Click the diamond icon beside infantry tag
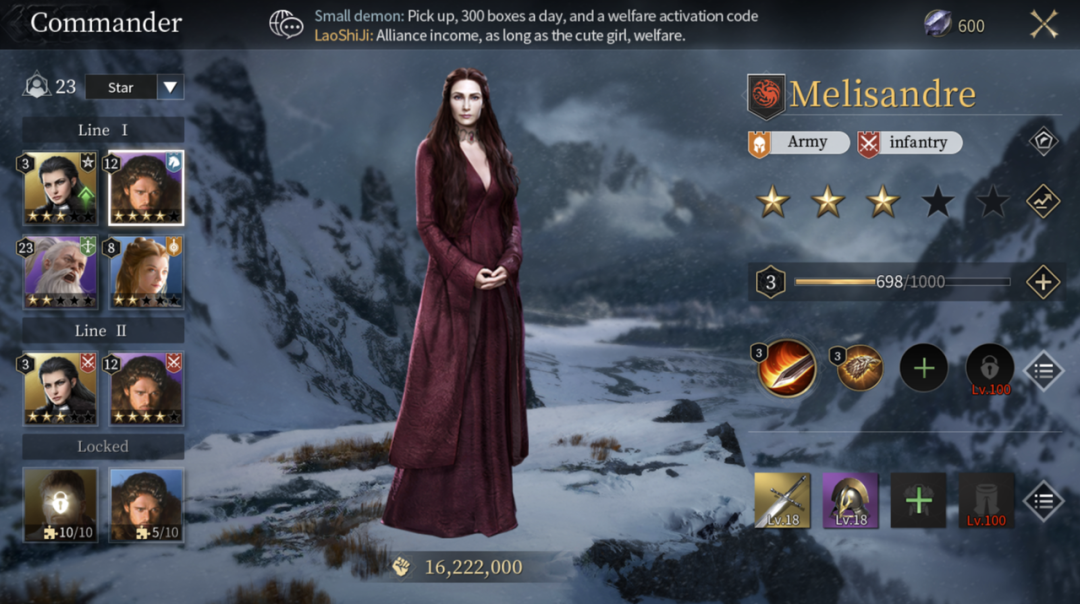Viewport: 1080px width, 604px height. click(1043, 141)
